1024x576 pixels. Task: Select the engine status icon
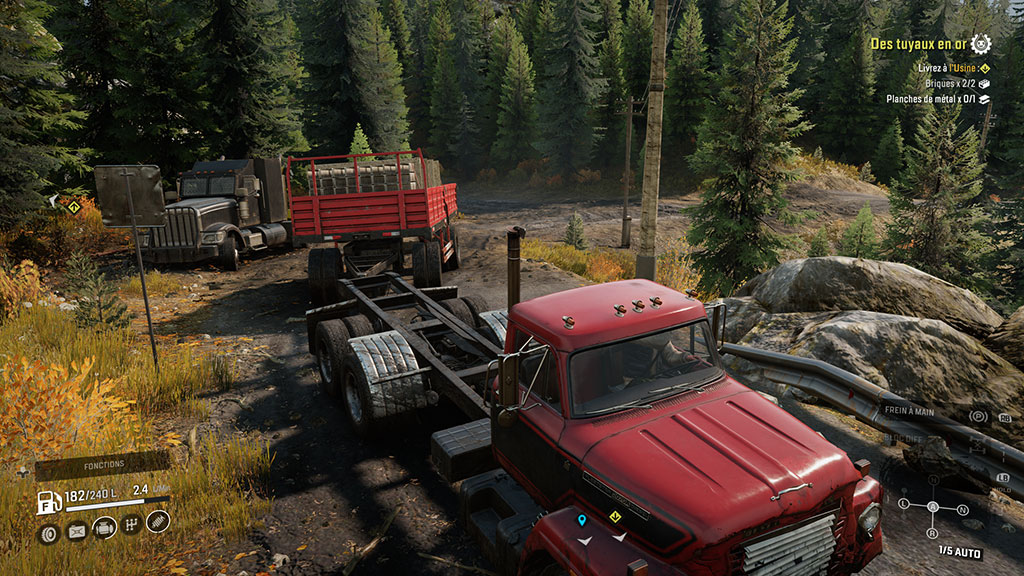click(x=104, y=528)
